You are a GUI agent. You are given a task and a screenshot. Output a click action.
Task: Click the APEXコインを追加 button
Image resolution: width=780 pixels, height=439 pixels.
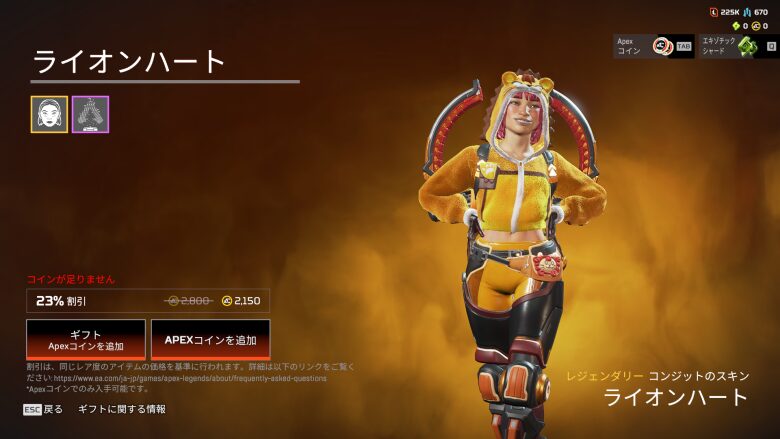[210, 340]
